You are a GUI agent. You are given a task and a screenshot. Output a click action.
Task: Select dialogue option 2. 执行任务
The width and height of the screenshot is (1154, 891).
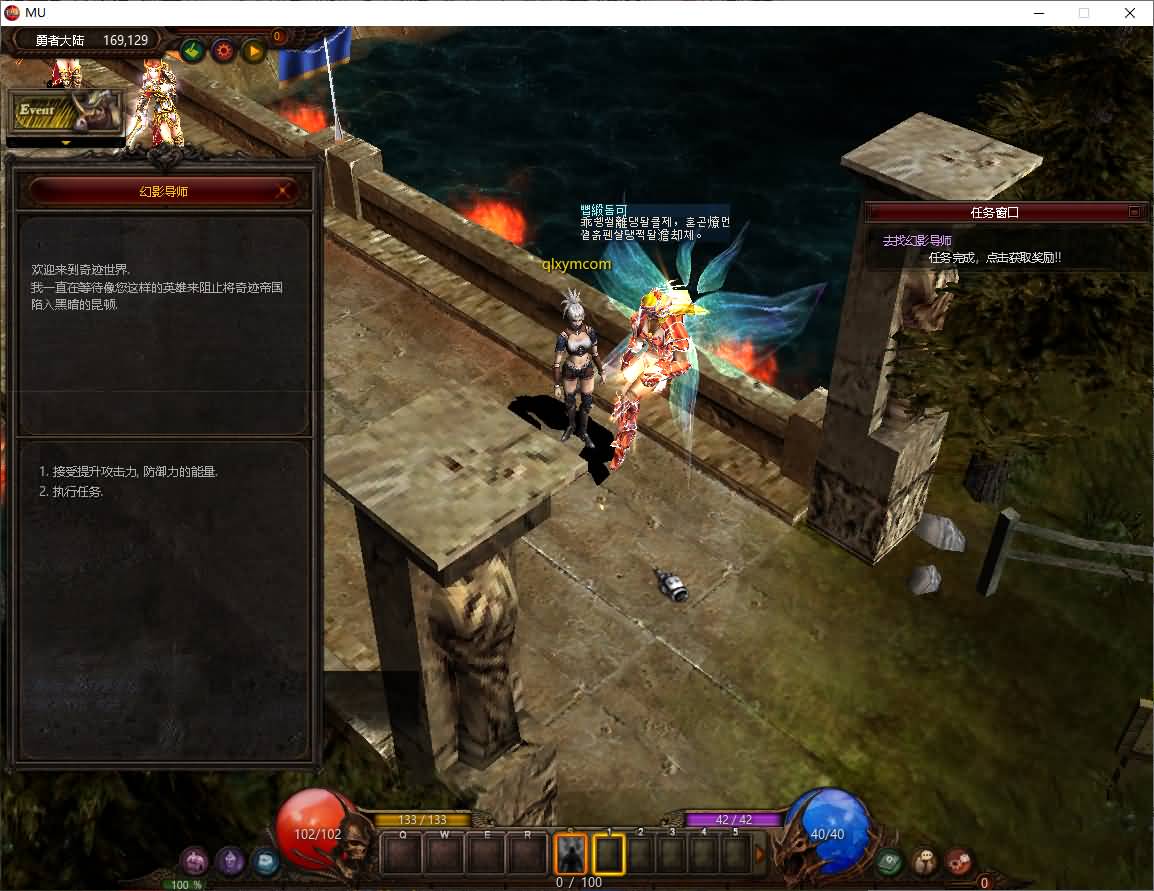click(x=71, y=491)
